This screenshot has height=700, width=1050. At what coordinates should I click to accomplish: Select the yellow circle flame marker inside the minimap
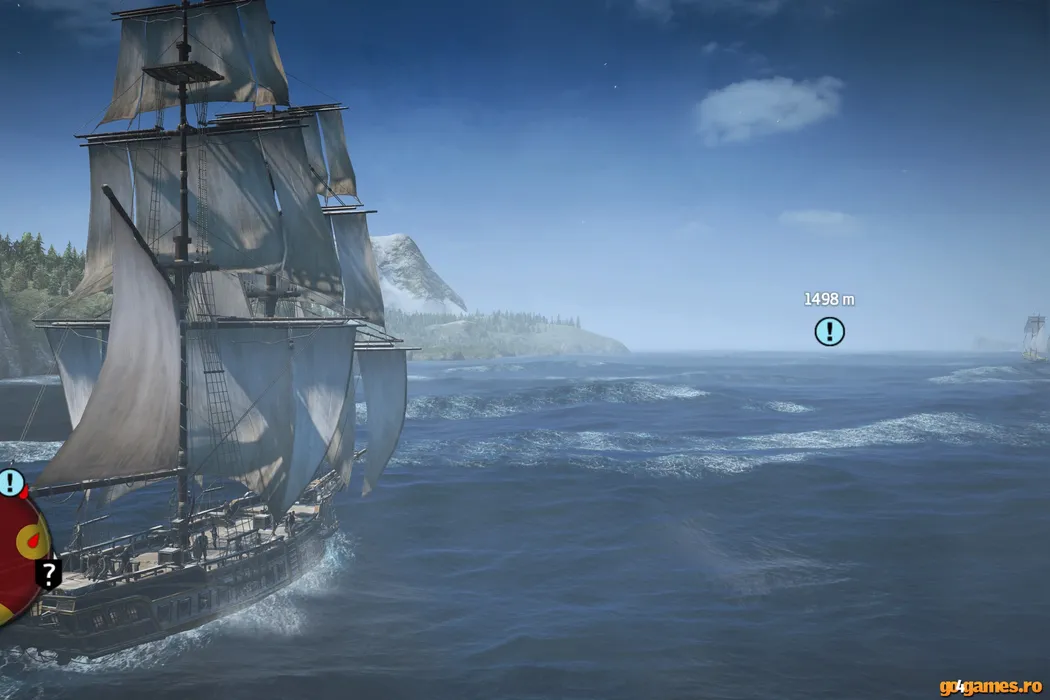click(33, 542)
